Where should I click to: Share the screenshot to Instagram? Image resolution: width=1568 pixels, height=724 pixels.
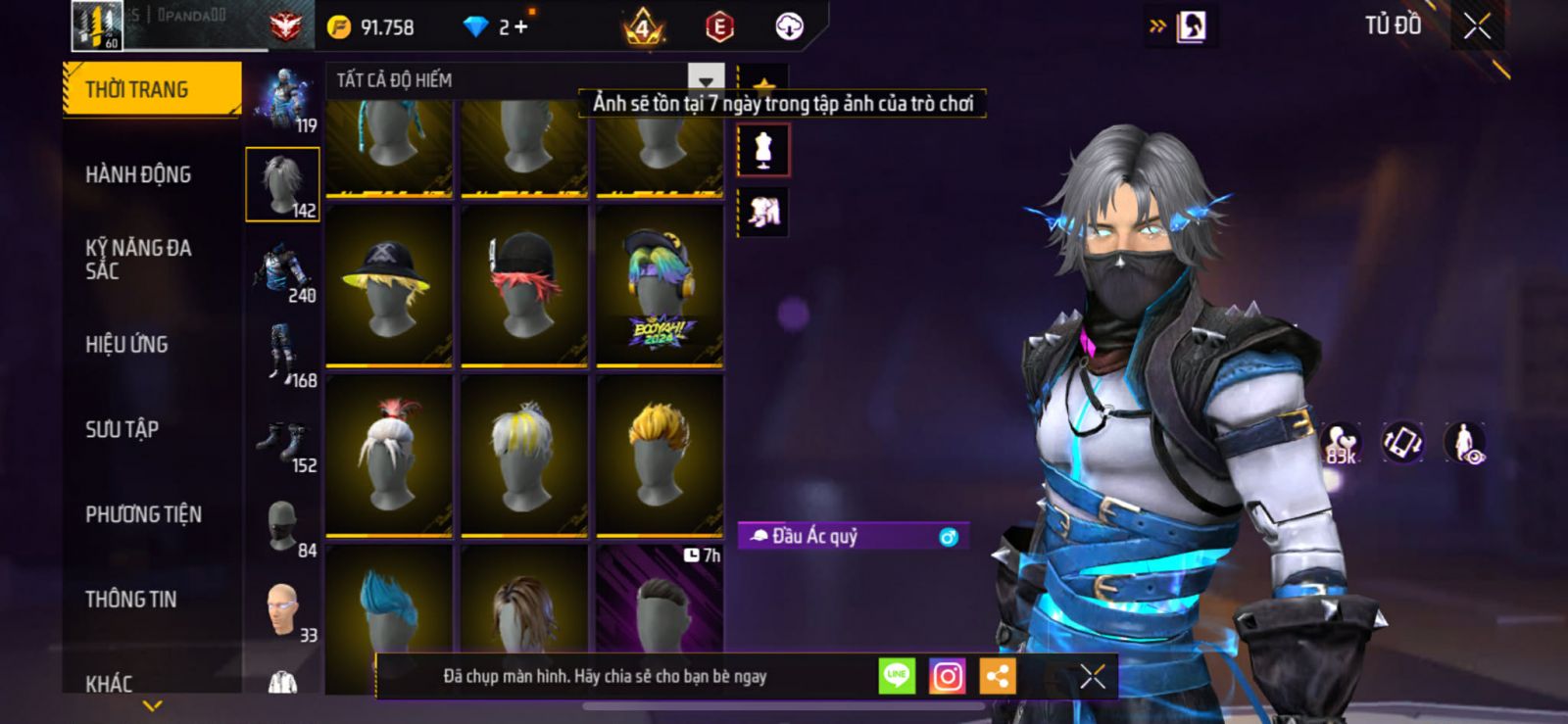click(947, 675)
